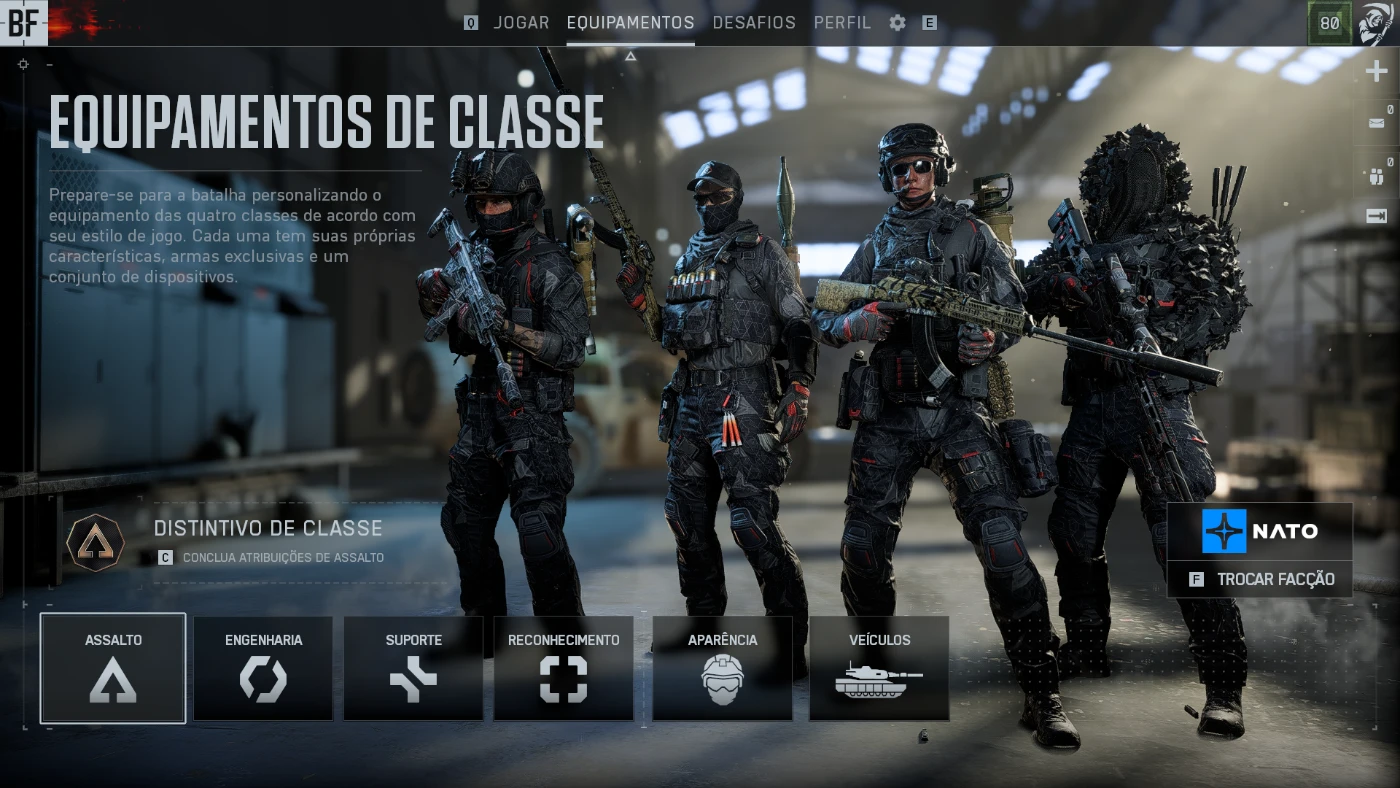
Task: Open the envelope messages icon
Action: tap(1377, 124)
